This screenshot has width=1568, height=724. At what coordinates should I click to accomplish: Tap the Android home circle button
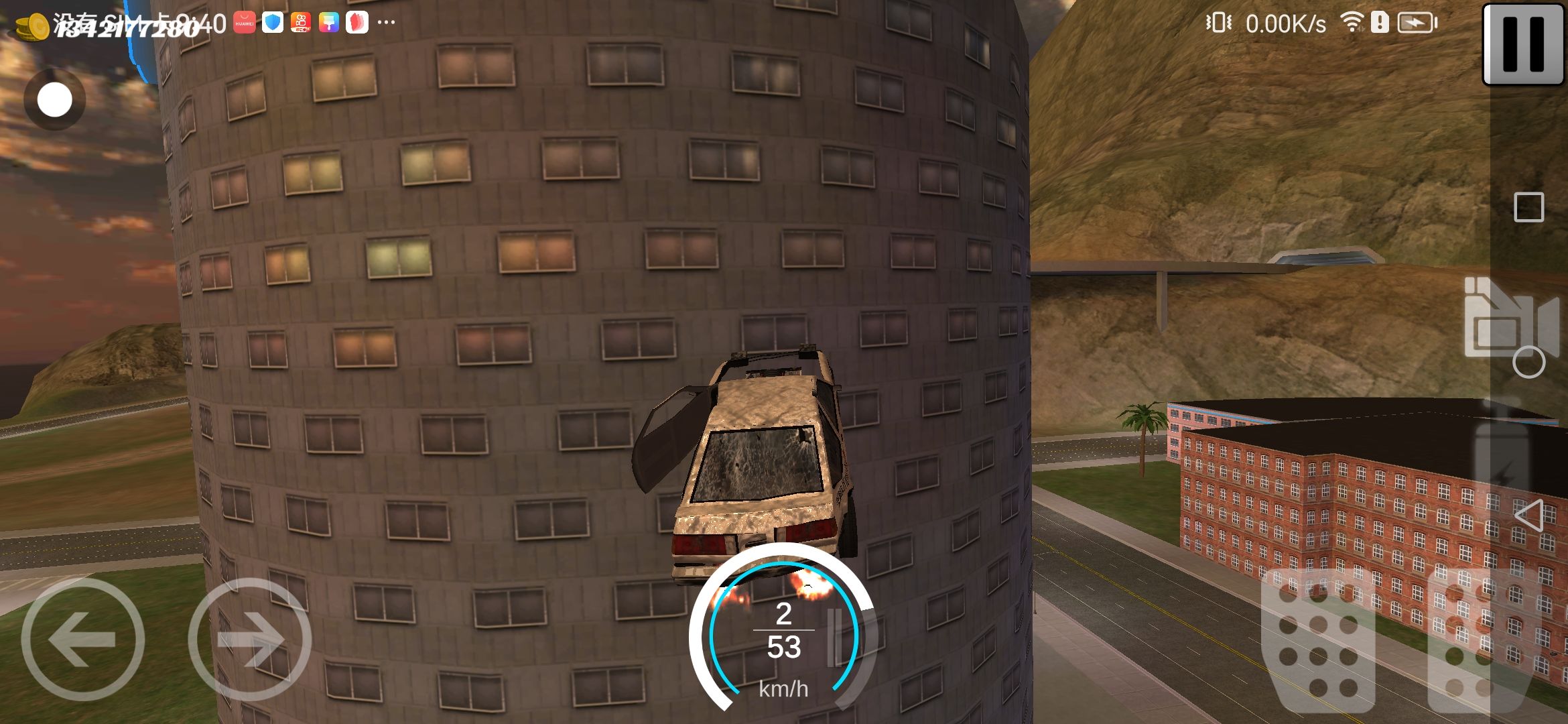pyautogui.click(x=1528, y=363)
